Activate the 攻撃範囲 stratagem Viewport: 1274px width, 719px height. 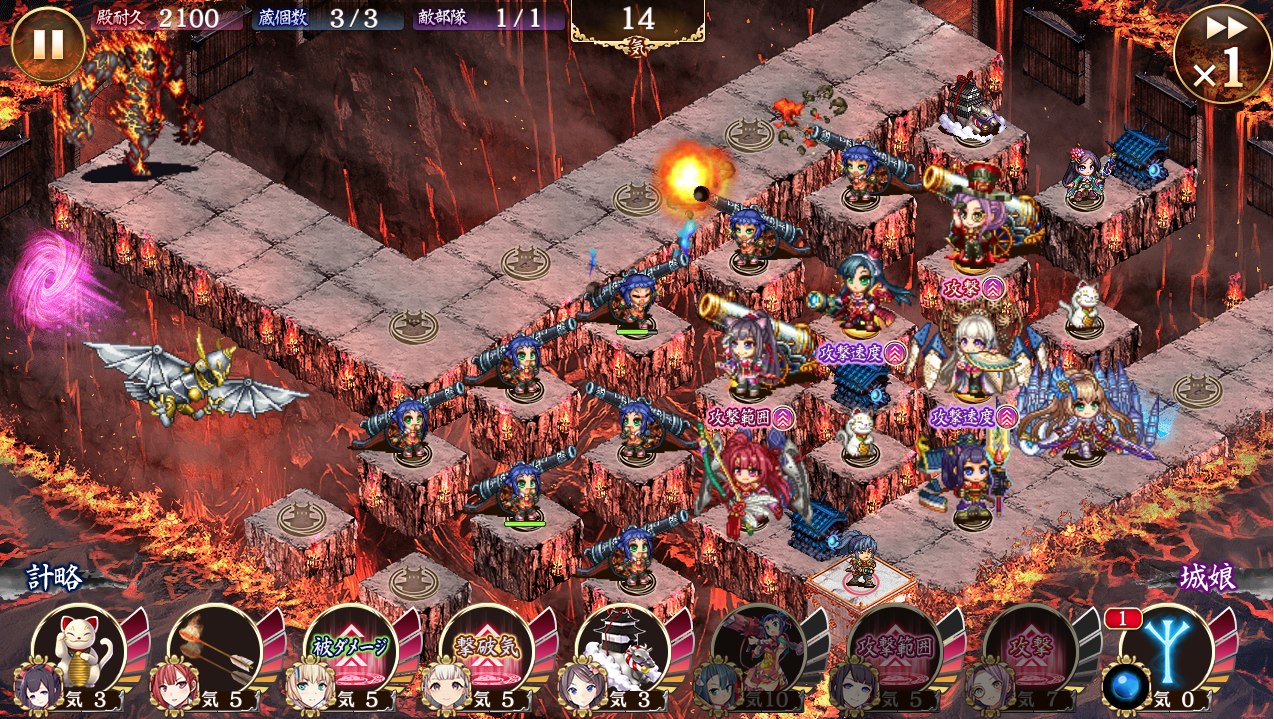tap(895, 651)
